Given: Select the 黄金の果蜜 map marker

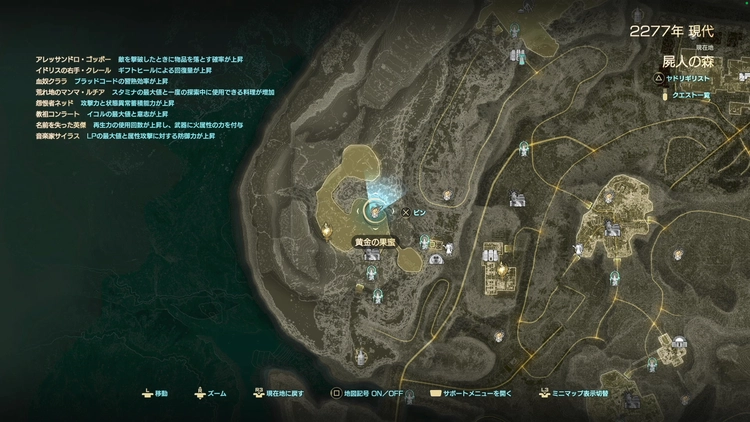Looking at the screenshot, I should click(372, 241).
